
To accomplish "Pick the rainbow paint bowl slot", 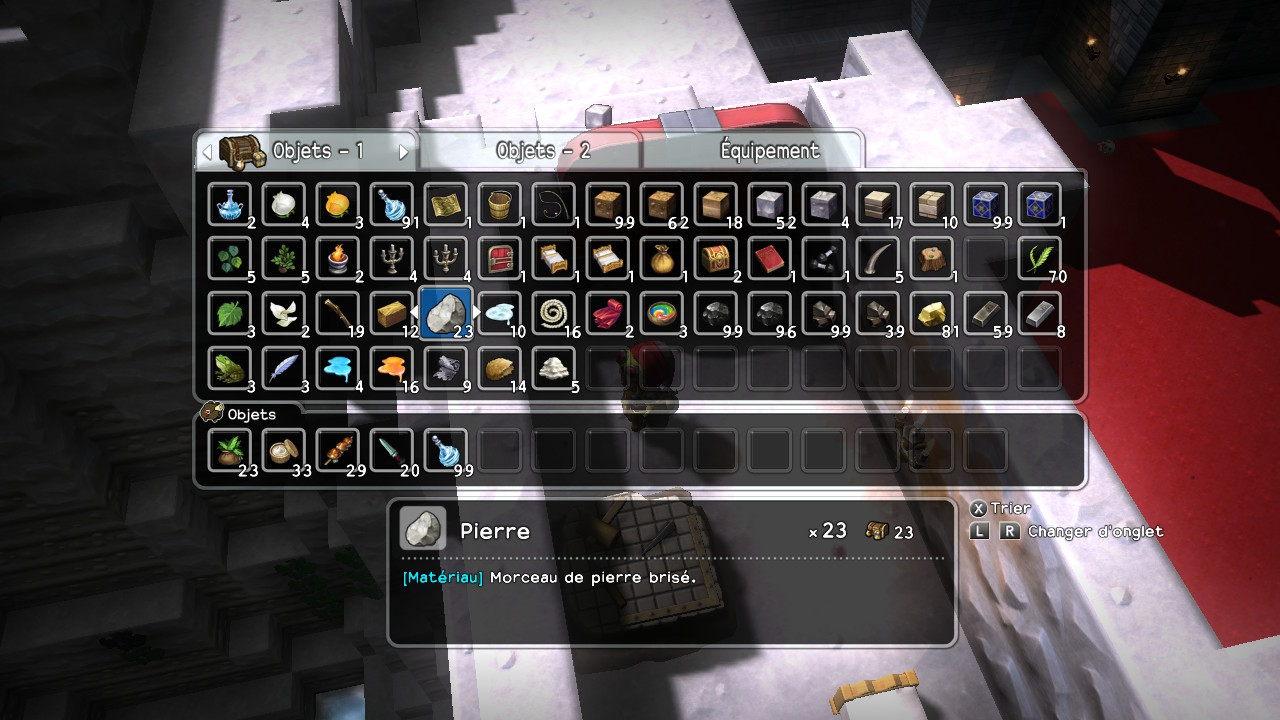I will [x=662, y=313].
